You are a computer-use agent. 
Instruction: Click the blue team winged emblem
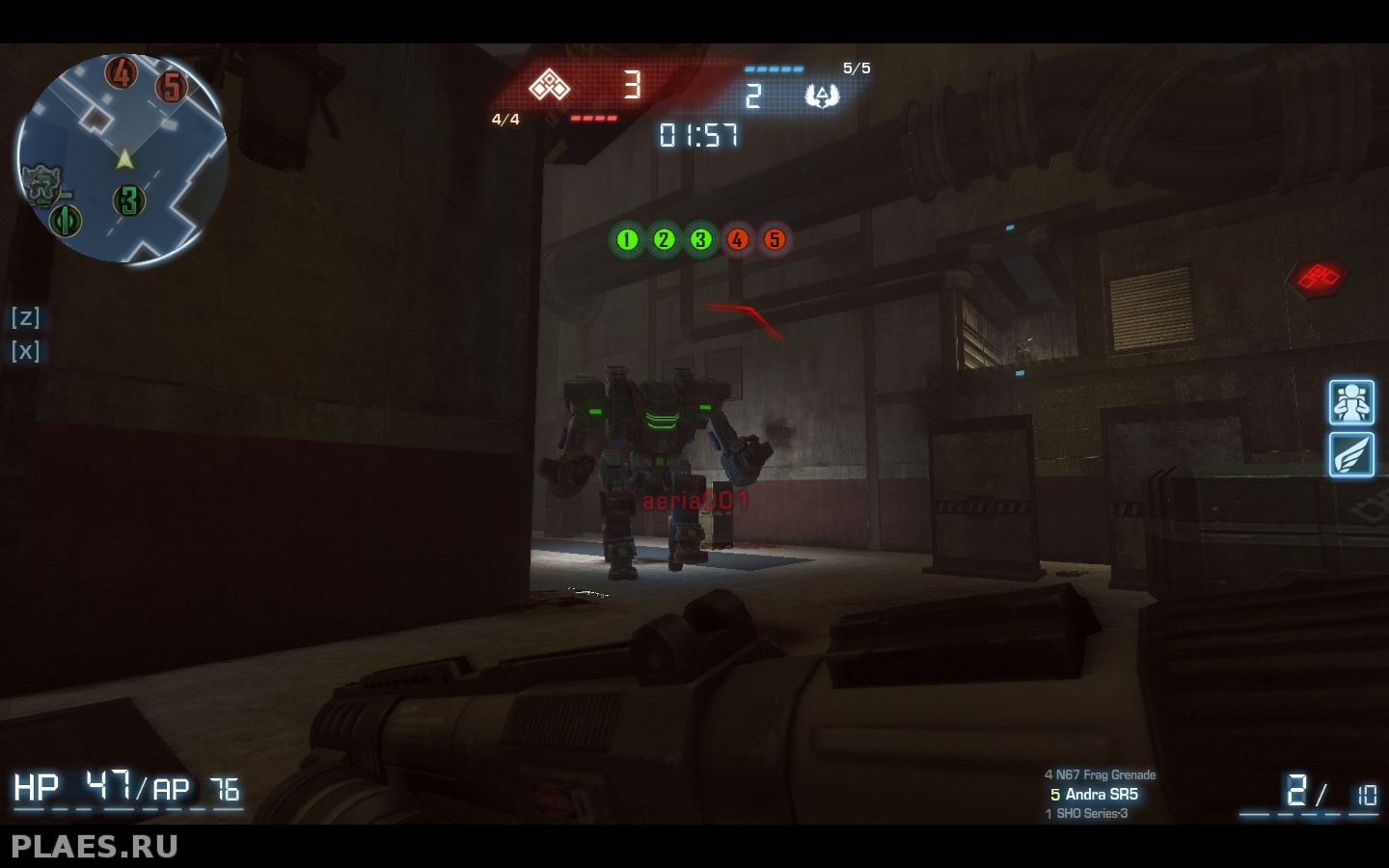click(822, 95)
